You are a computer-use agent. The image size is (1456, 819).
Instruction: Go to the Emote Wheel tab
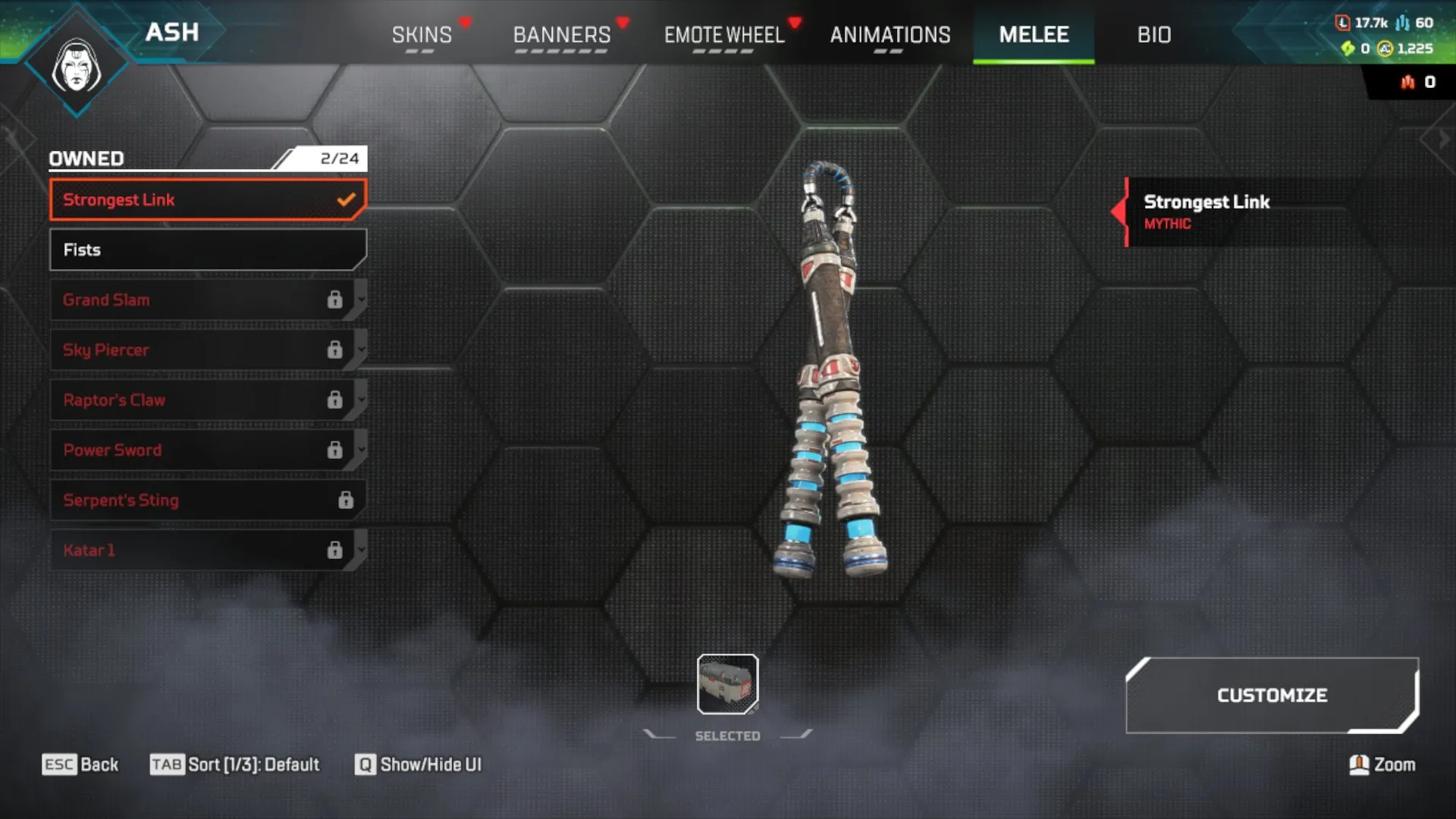point(723,35)
